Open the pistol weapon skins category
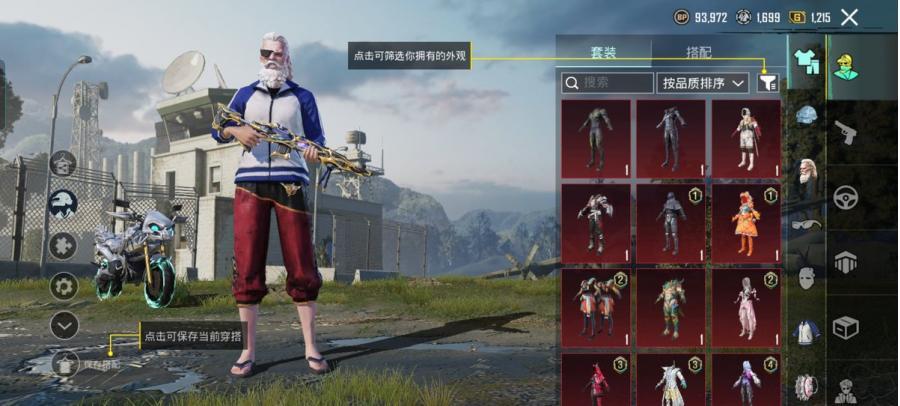This screenshot has width=900, height=406. (846, 132)
